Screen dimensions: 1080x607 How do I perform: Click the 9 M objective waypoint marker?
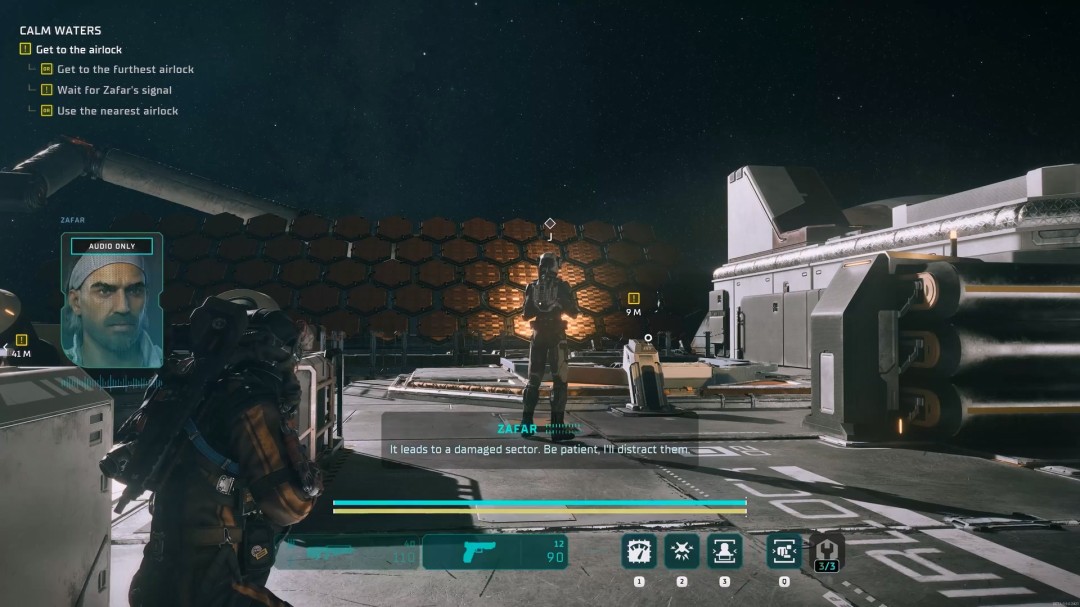[x=633, y=299]
